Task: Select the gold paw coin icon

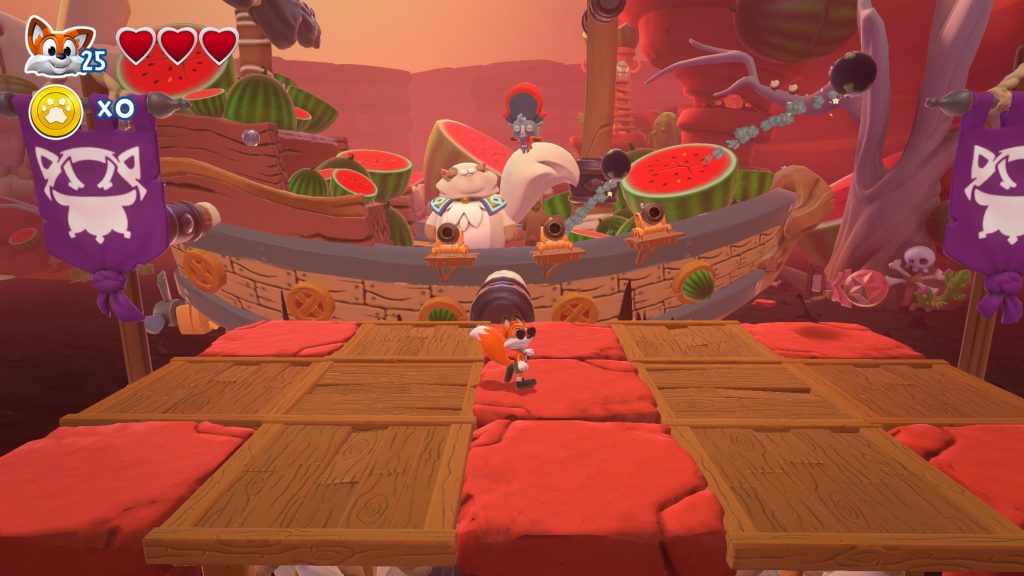Action: [x=55, y=112]
